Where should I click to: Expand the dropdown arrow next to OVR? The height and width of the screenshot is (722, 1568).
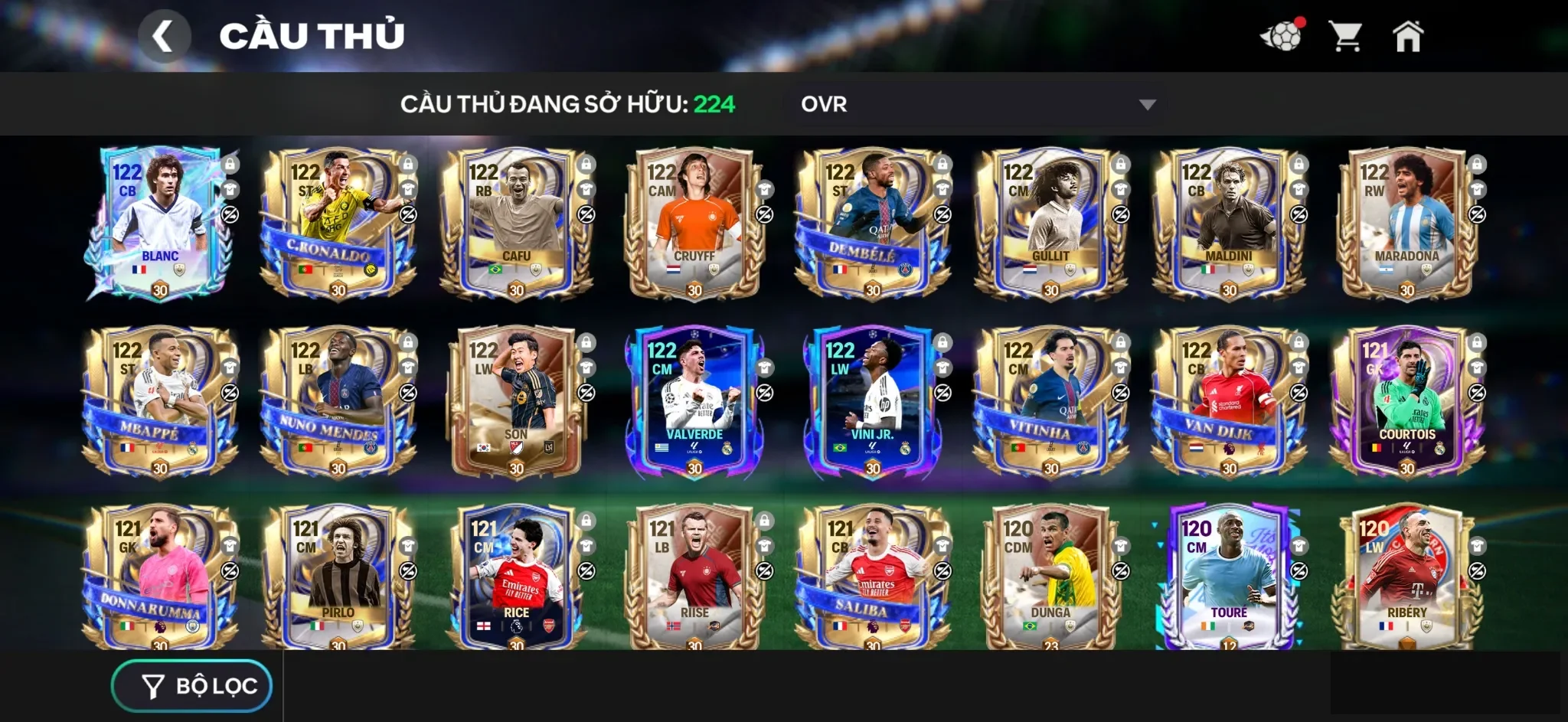pos(1147,104)
